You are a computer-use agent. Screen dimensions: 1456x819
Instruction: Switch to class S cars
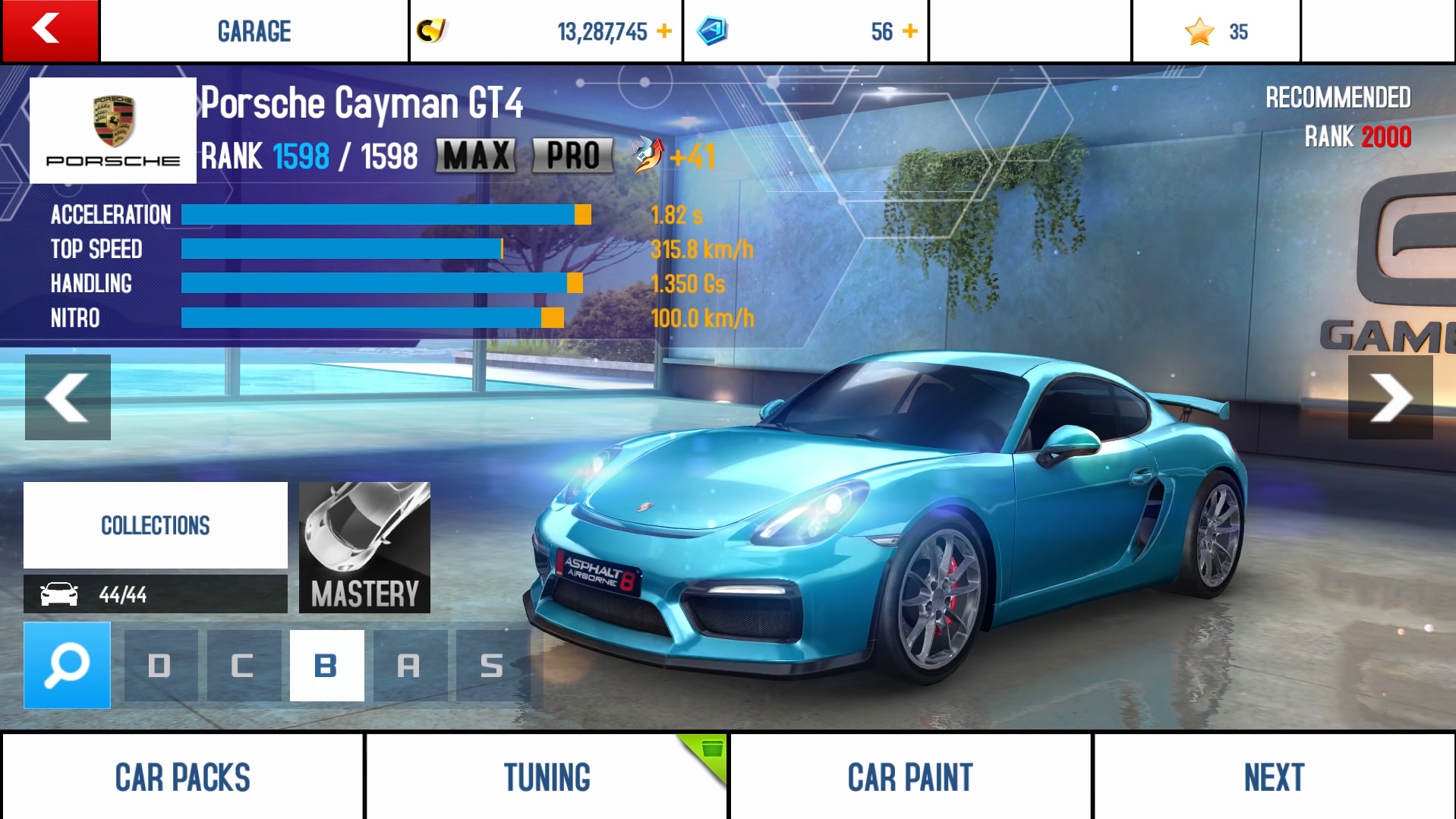pos(492,666)
